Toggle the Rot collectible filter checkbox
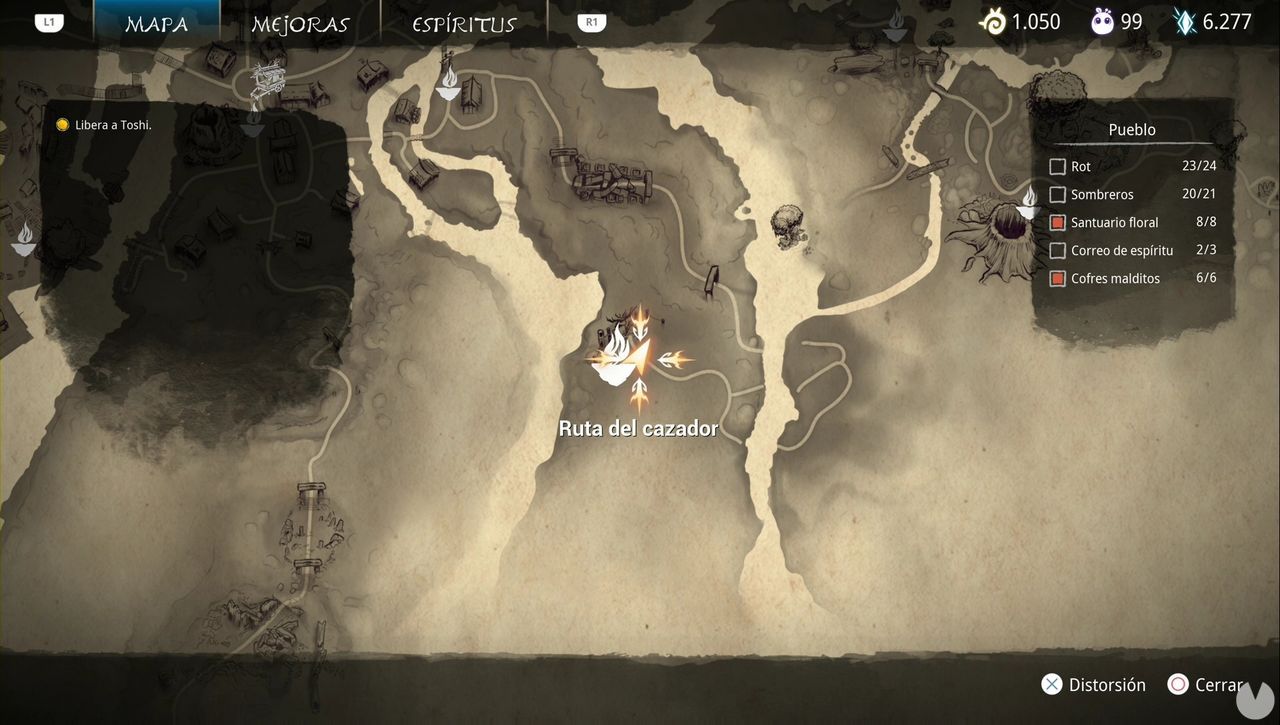 (1058, 167)
